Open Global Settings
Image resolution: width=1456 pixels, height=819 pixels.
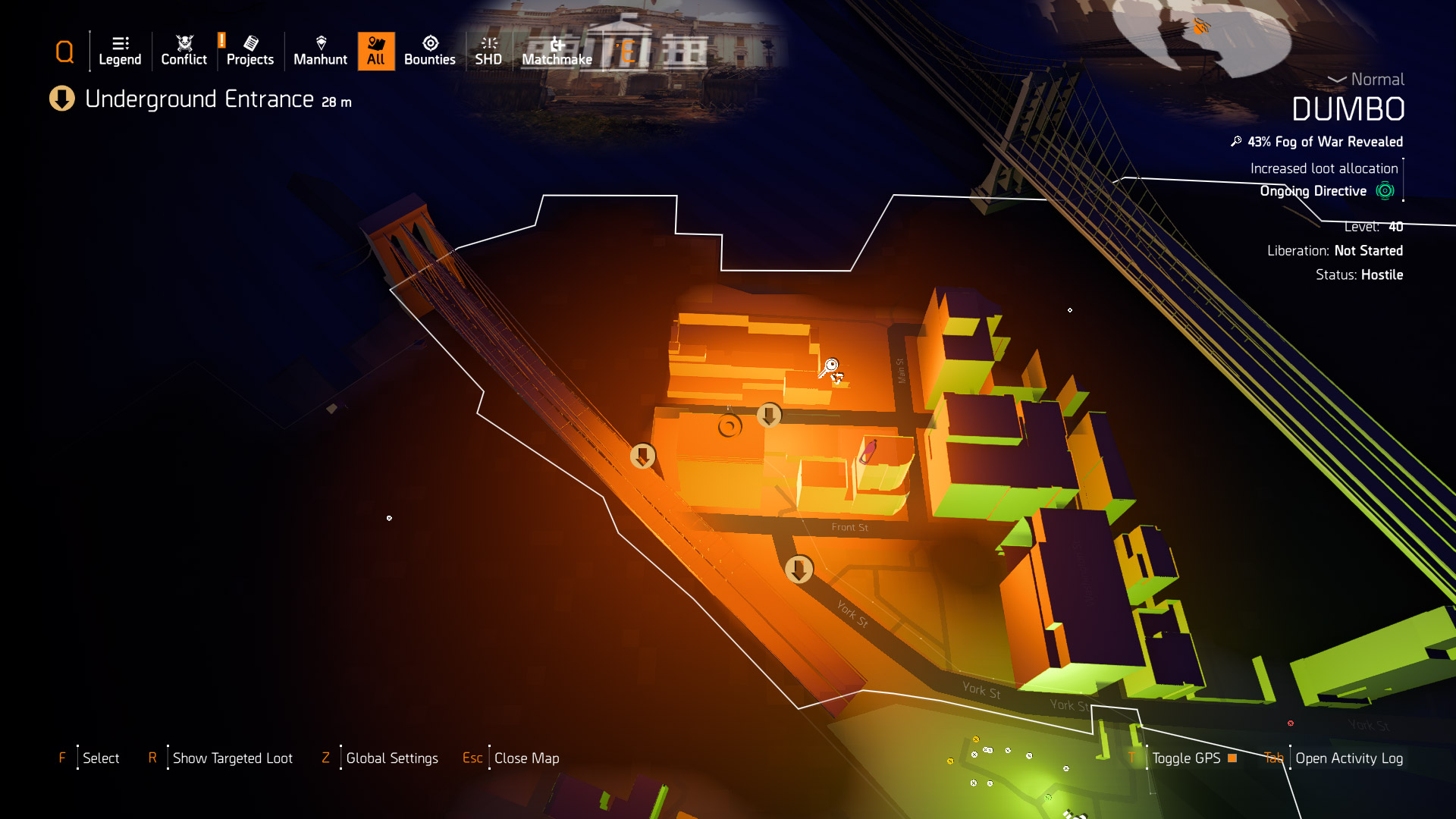[x=391, y=758]
